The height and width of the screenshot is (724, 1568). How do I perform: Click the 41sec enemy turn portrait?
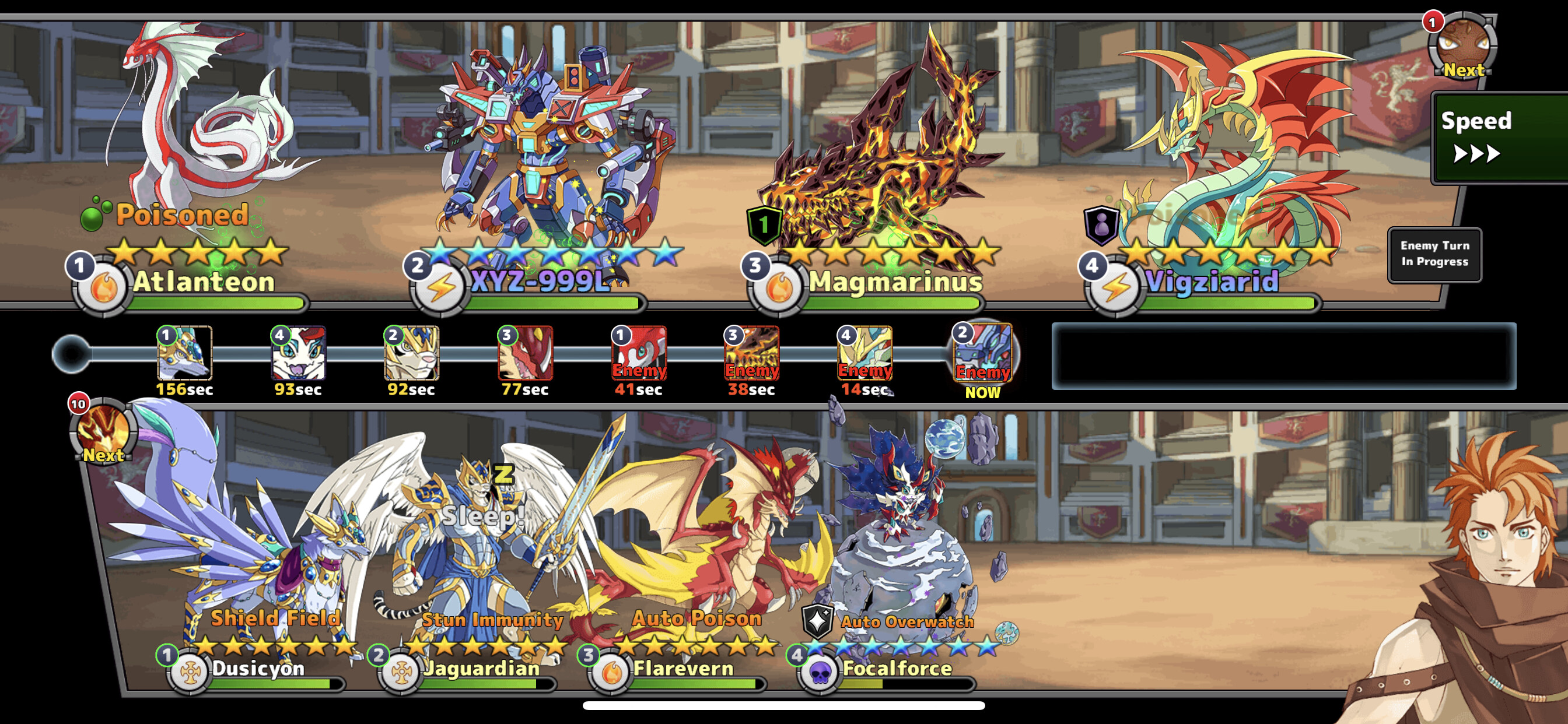pos(639,353)
